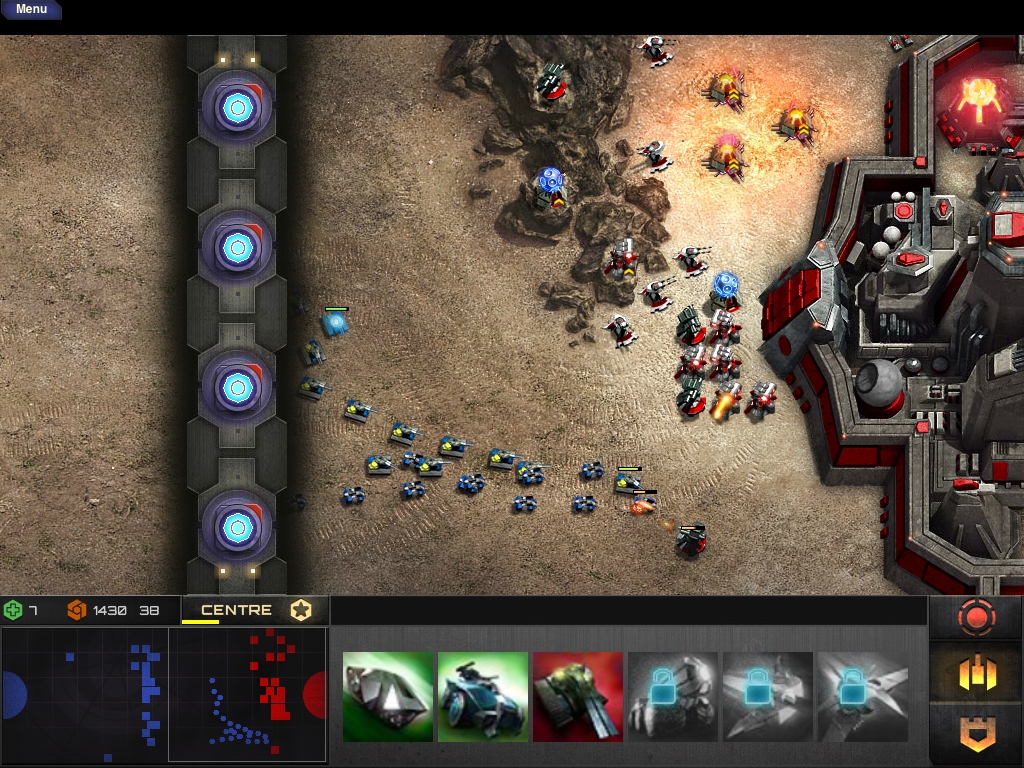Click the gold star badge icon
This screenshot has width=1024, height=768.
[301, 610]
